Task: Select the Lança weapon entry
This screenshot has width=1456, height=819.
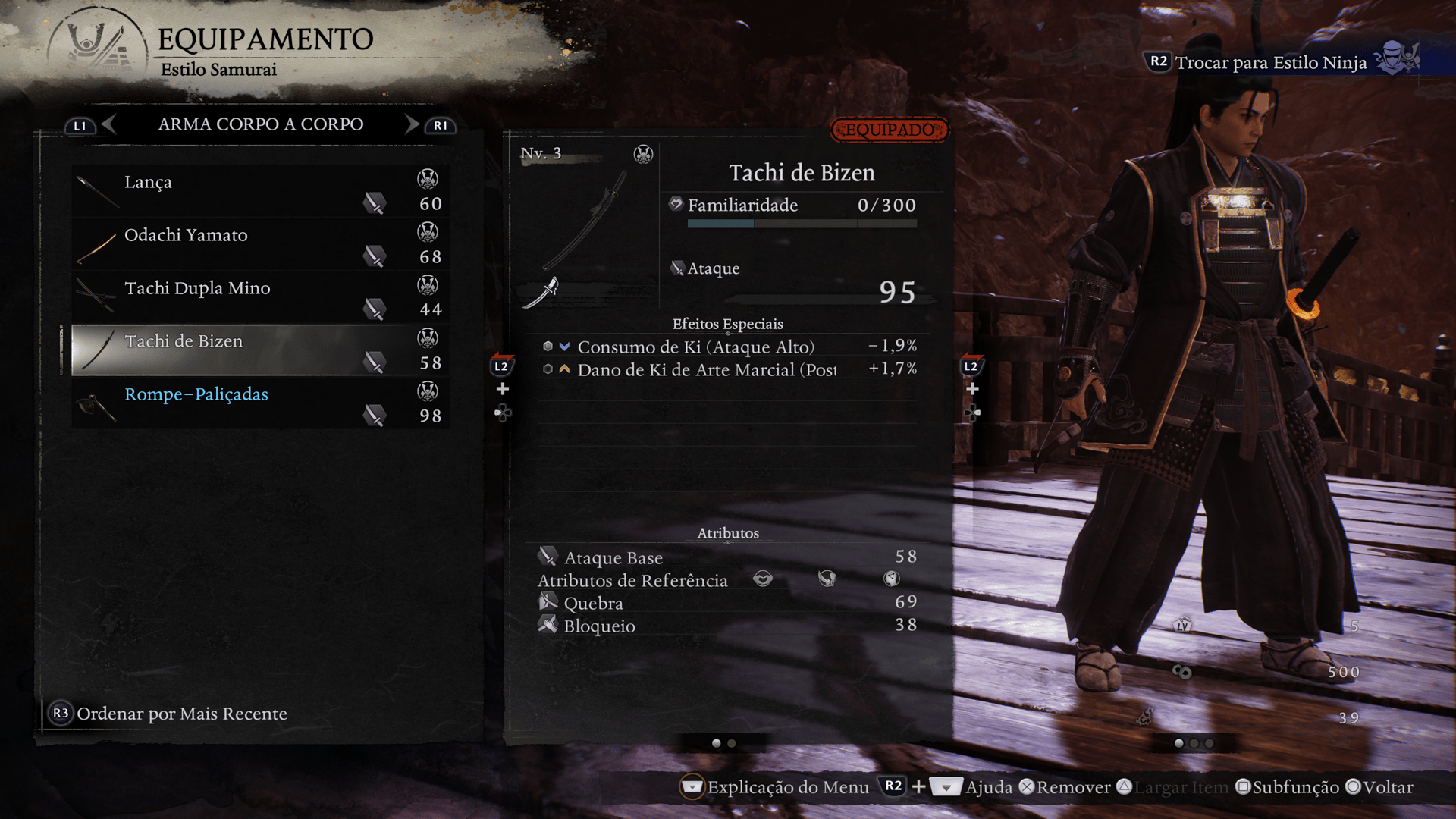Action: pos(260,192)
